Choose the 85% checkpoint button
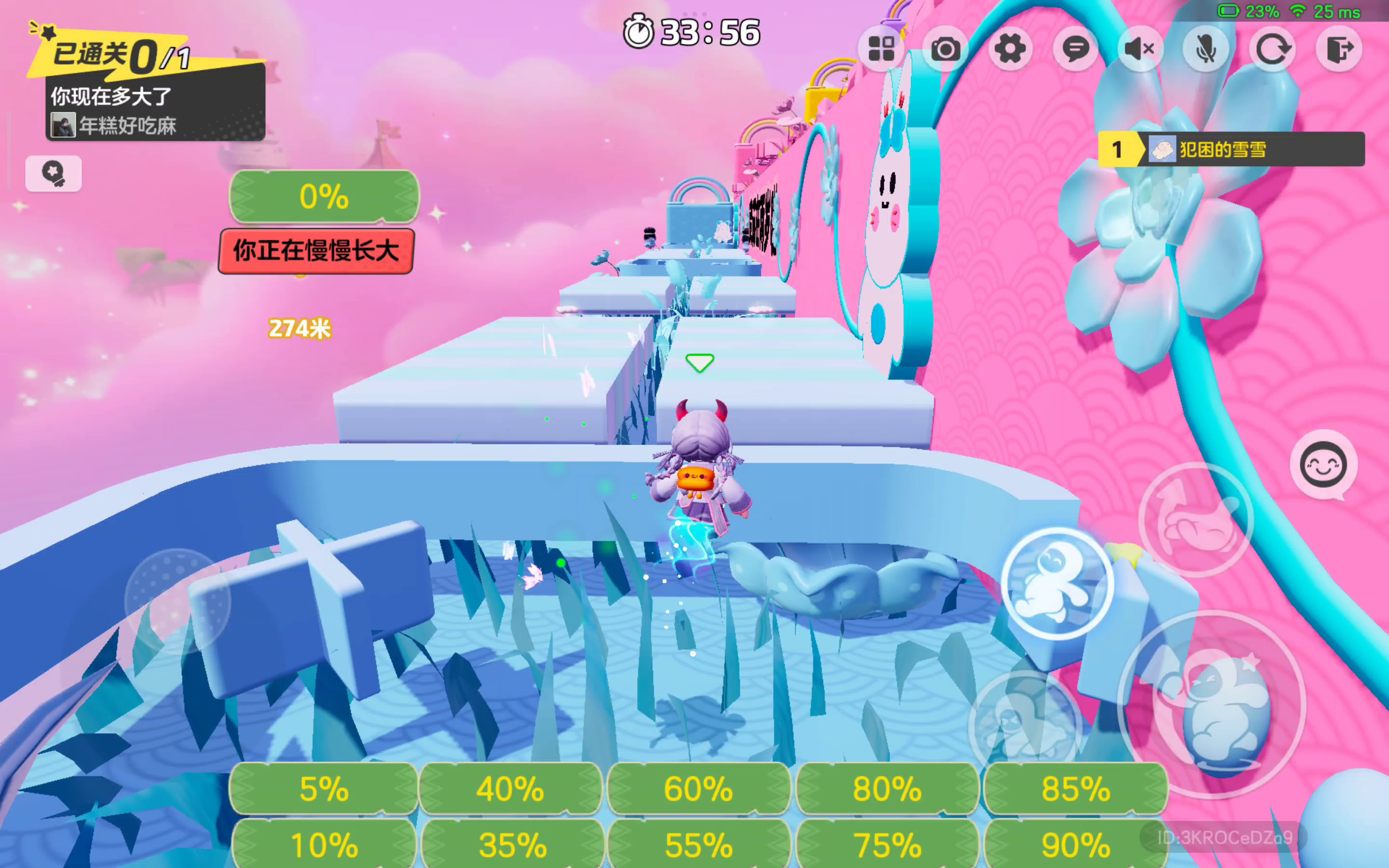Screen dimensions: 1389x868 [1076, 789]
